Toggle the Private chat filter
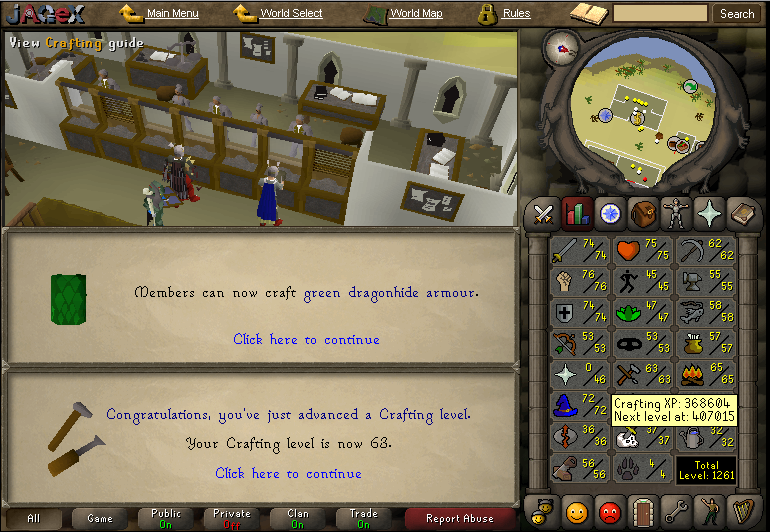The image size is (770, 532). [x=232, y=519]
